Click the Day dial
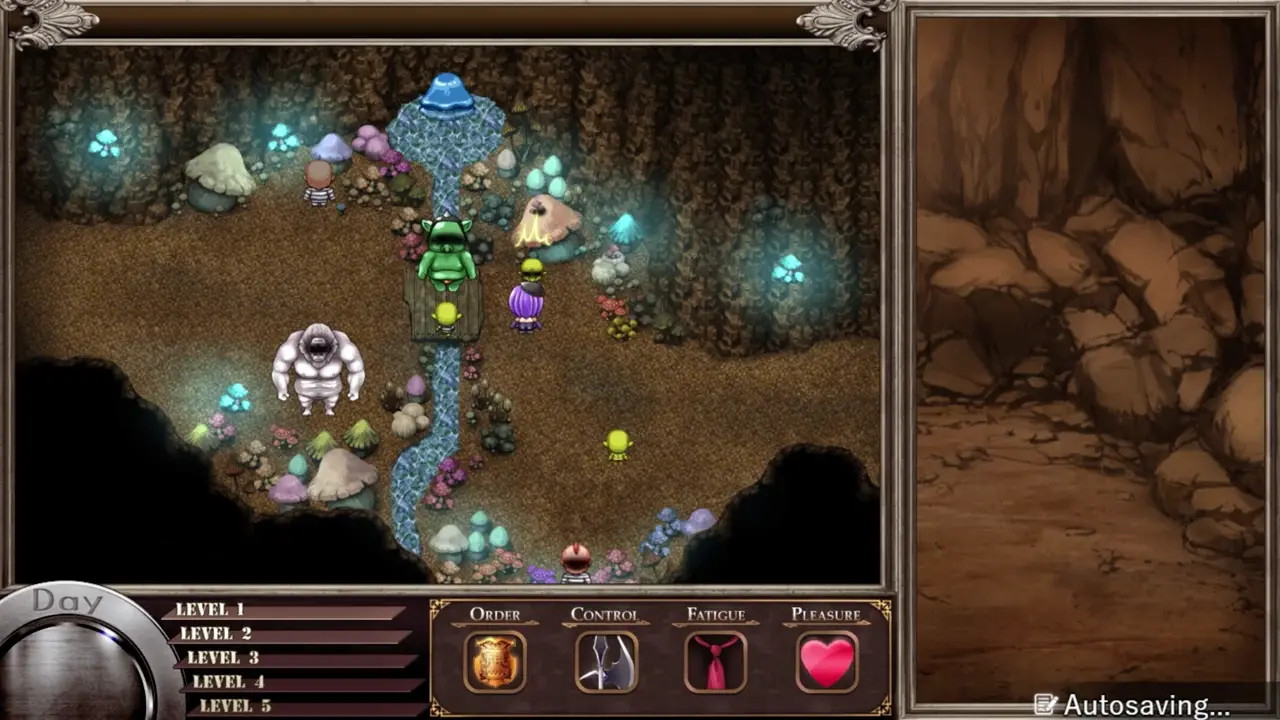The height and width of the screenshot is (720, 1280). pyautogui.click(x=75, y=660)
